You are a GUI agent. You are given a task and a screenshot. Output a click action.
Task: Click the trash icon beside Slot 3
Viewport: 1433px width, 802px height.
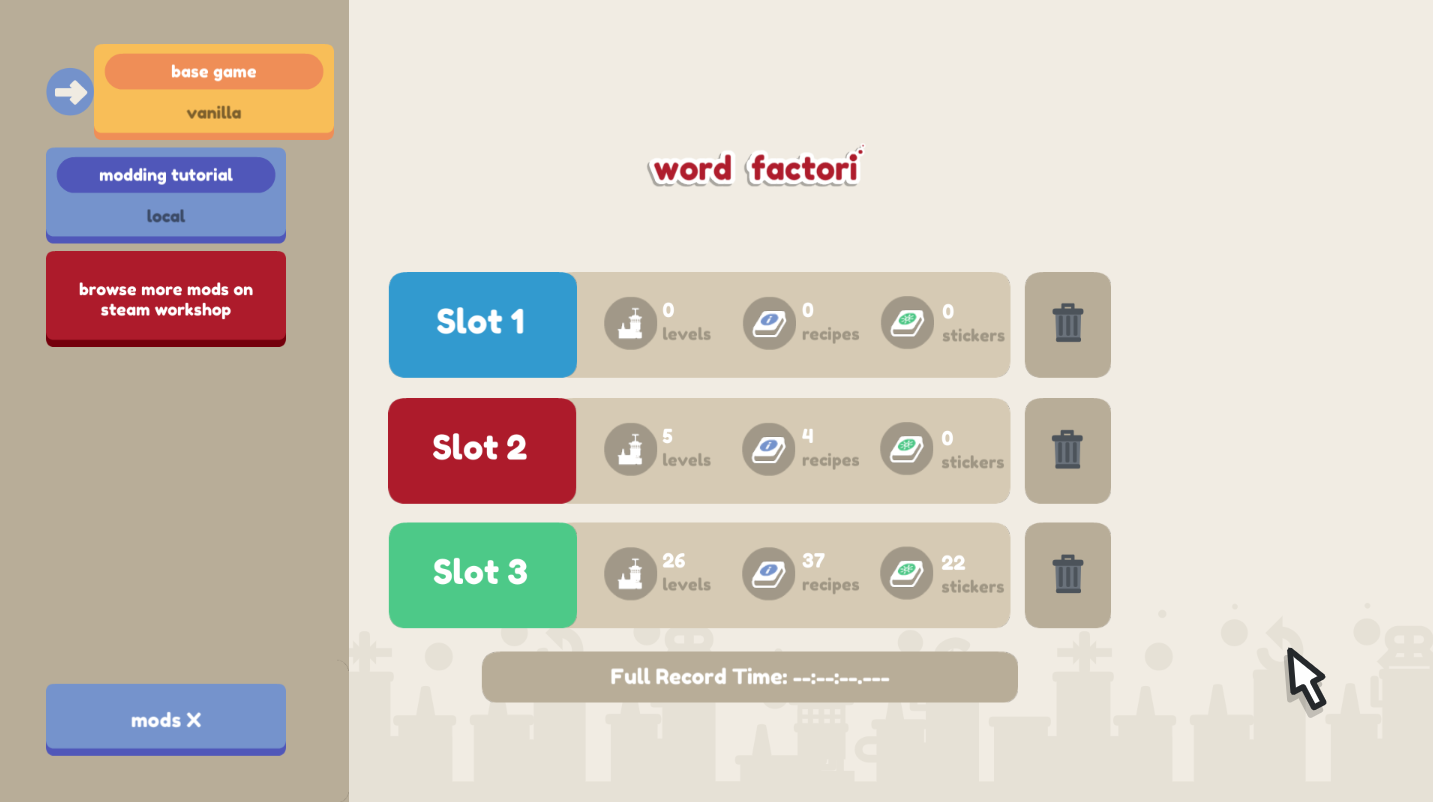(1067, 575)
